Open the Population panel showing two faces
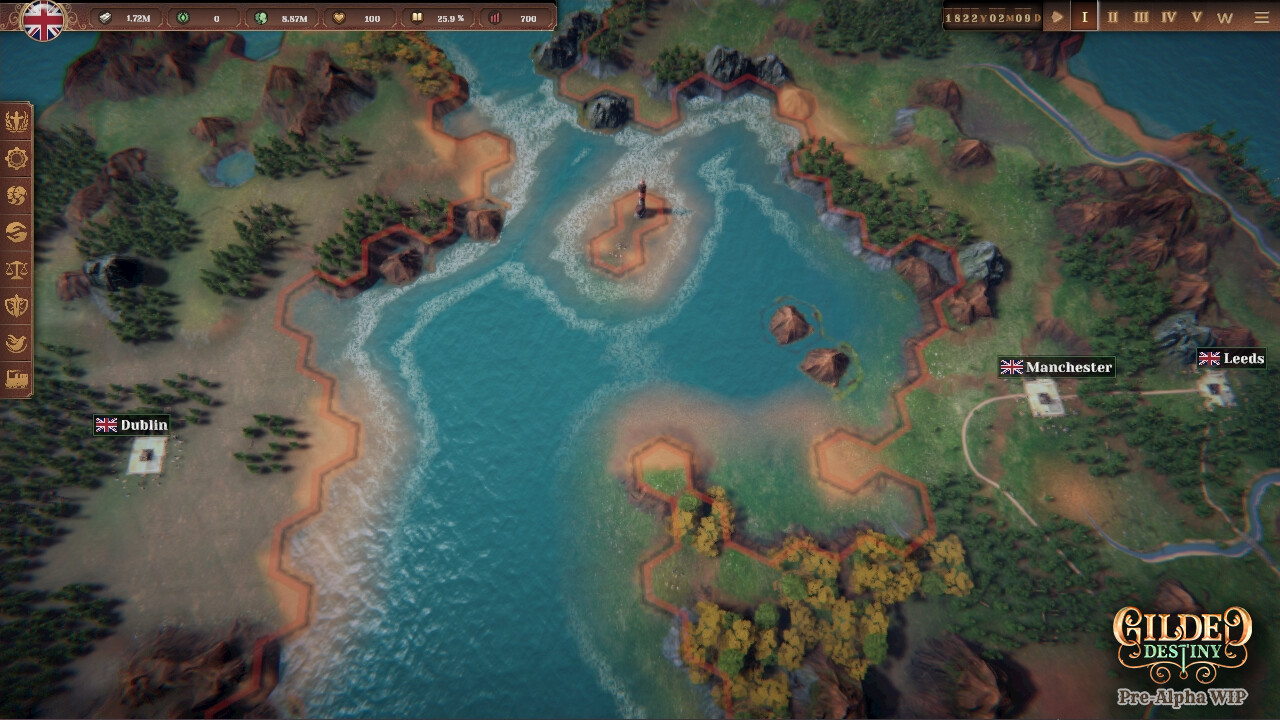Image resolution: width=1280 pixels, height=720 pixels. point(16,196)
